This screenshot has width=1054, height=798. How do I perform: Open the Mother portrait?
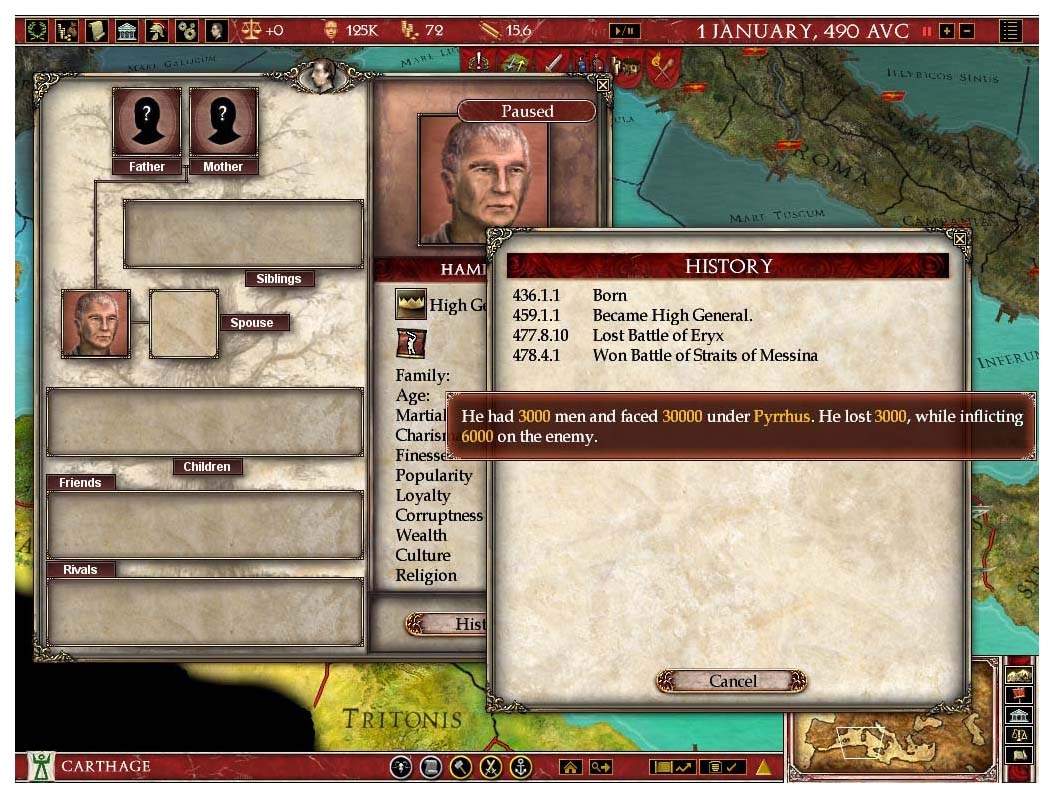coord(223,123)
